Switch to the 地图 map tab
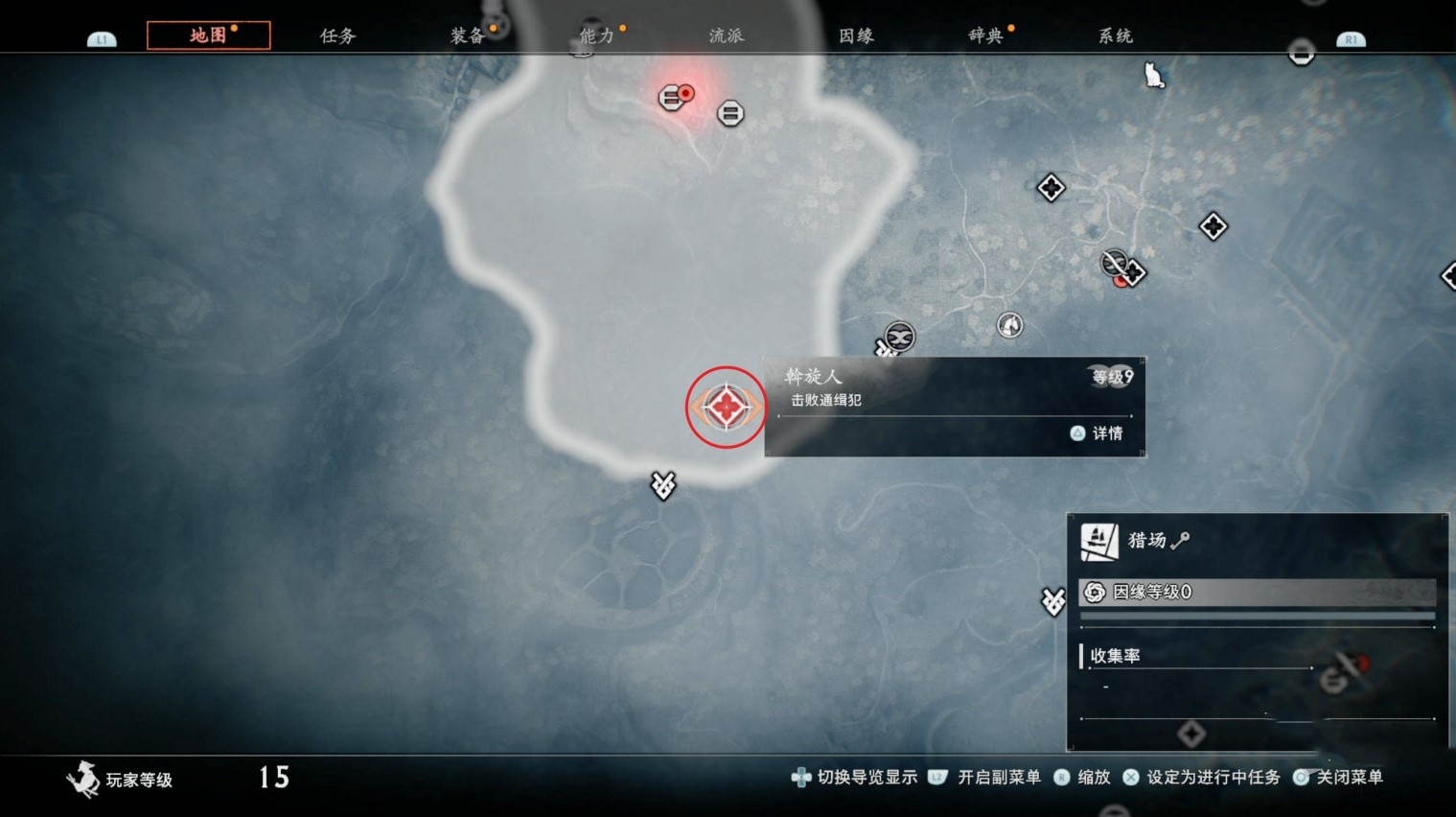The height and width of the screenshot is (817, 1456). tap(208, 35)
